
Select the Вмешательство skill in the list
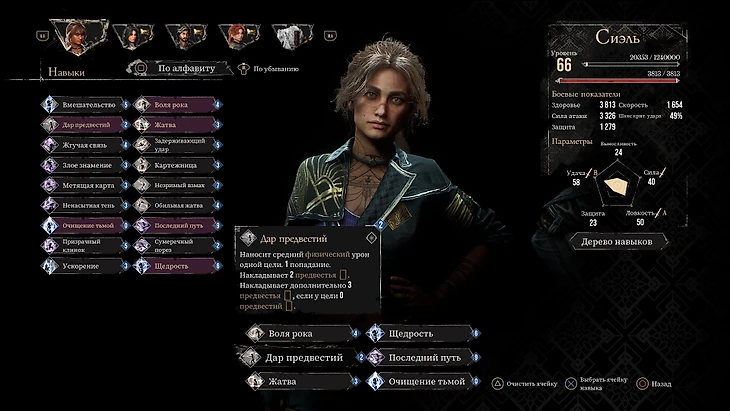tap(87, 104)
